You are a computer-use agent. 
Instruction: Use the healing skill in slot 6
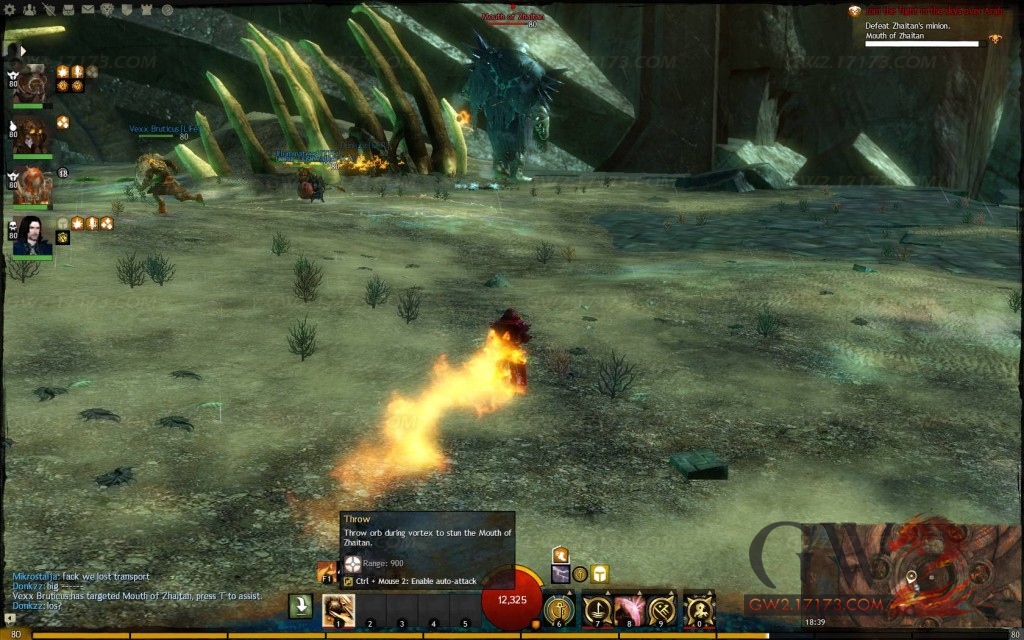point(559,609)
